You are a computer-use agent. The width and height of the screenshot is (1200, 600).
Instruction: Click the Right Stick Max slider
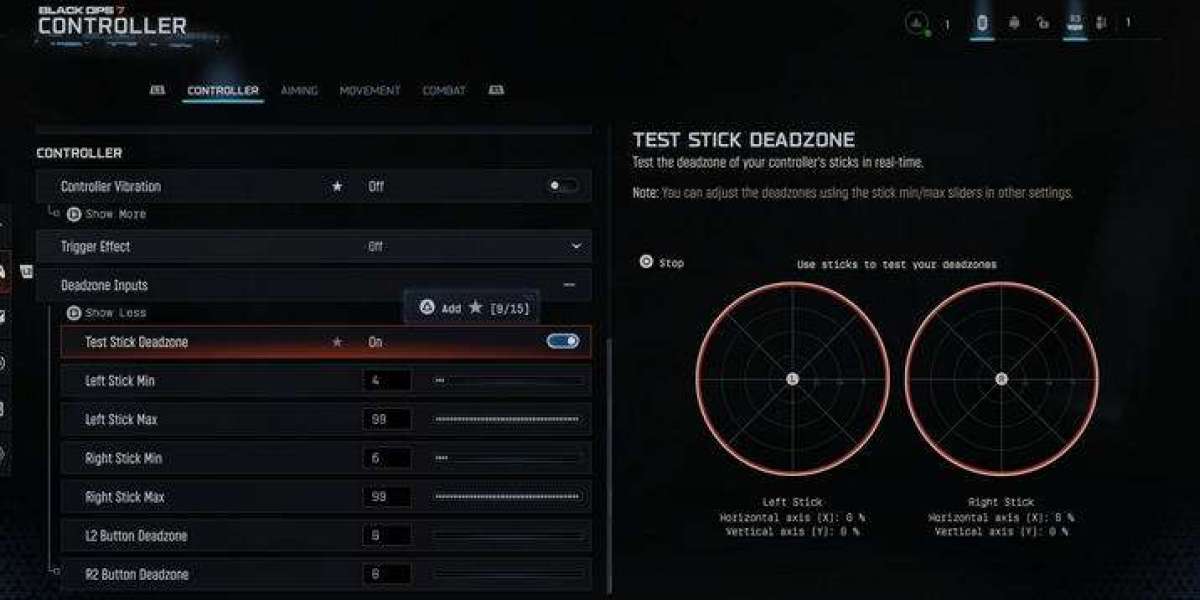tap(508, 497)
